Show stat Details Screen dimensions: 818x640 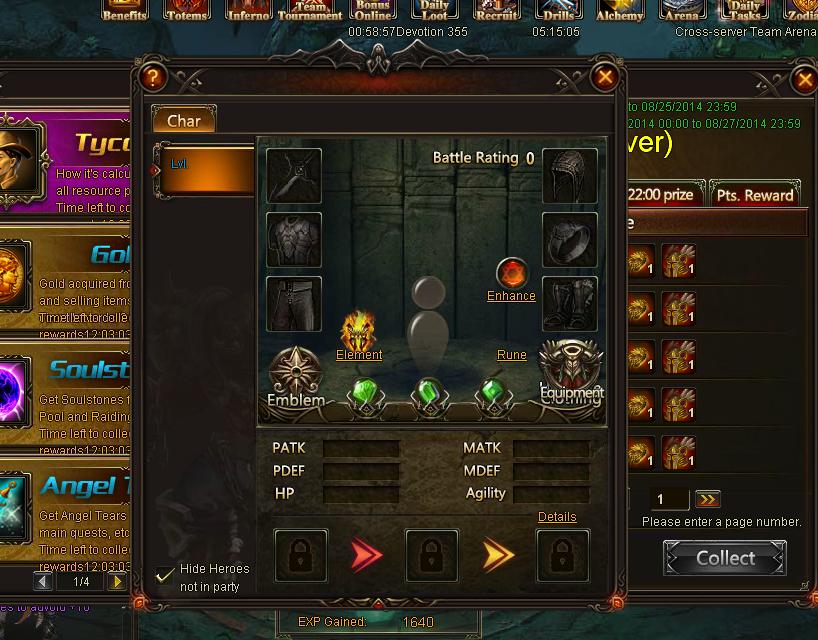click(557, 517)
